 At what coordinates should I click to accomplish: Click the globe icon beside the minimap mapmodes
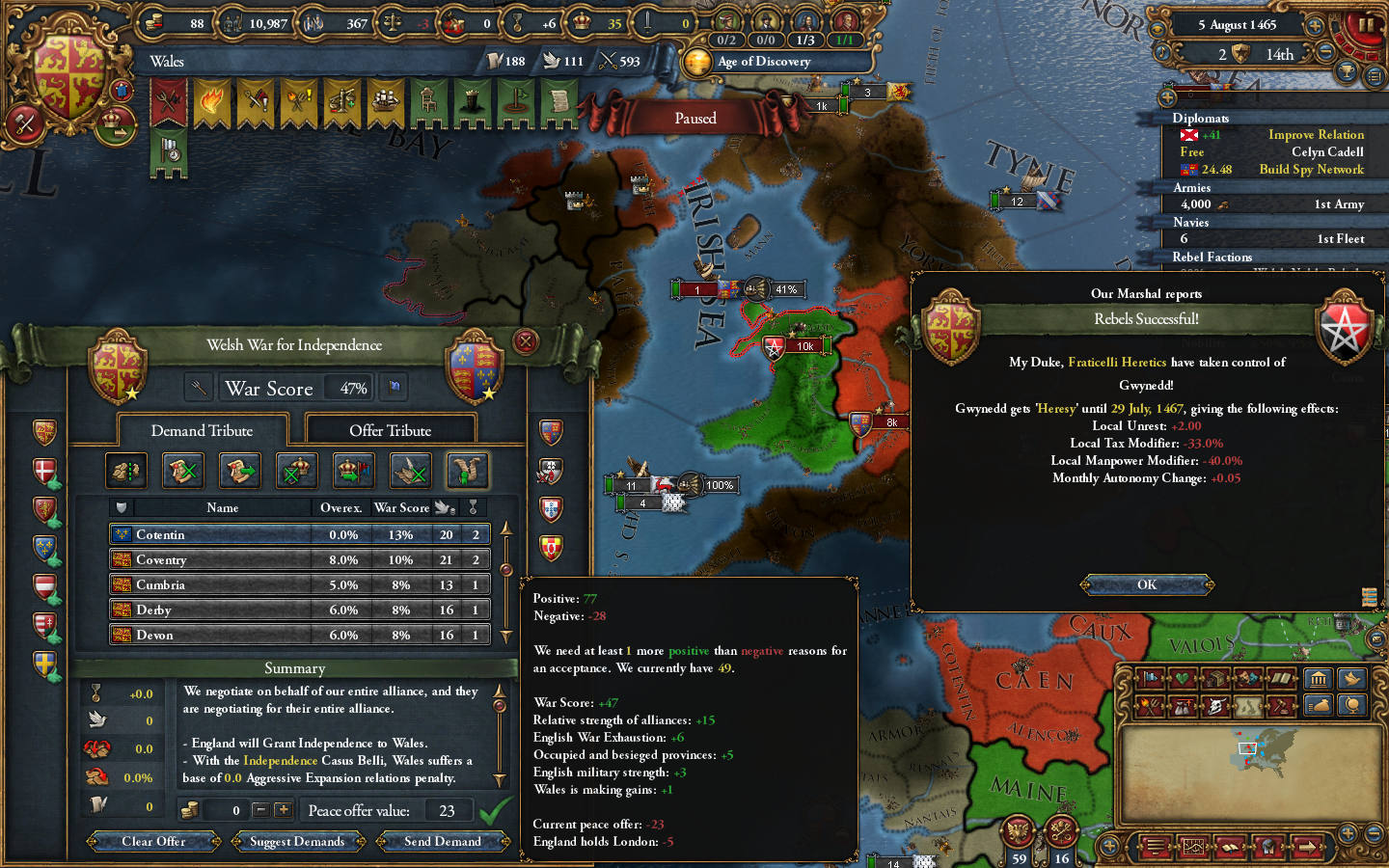[x=1350, y=705]
